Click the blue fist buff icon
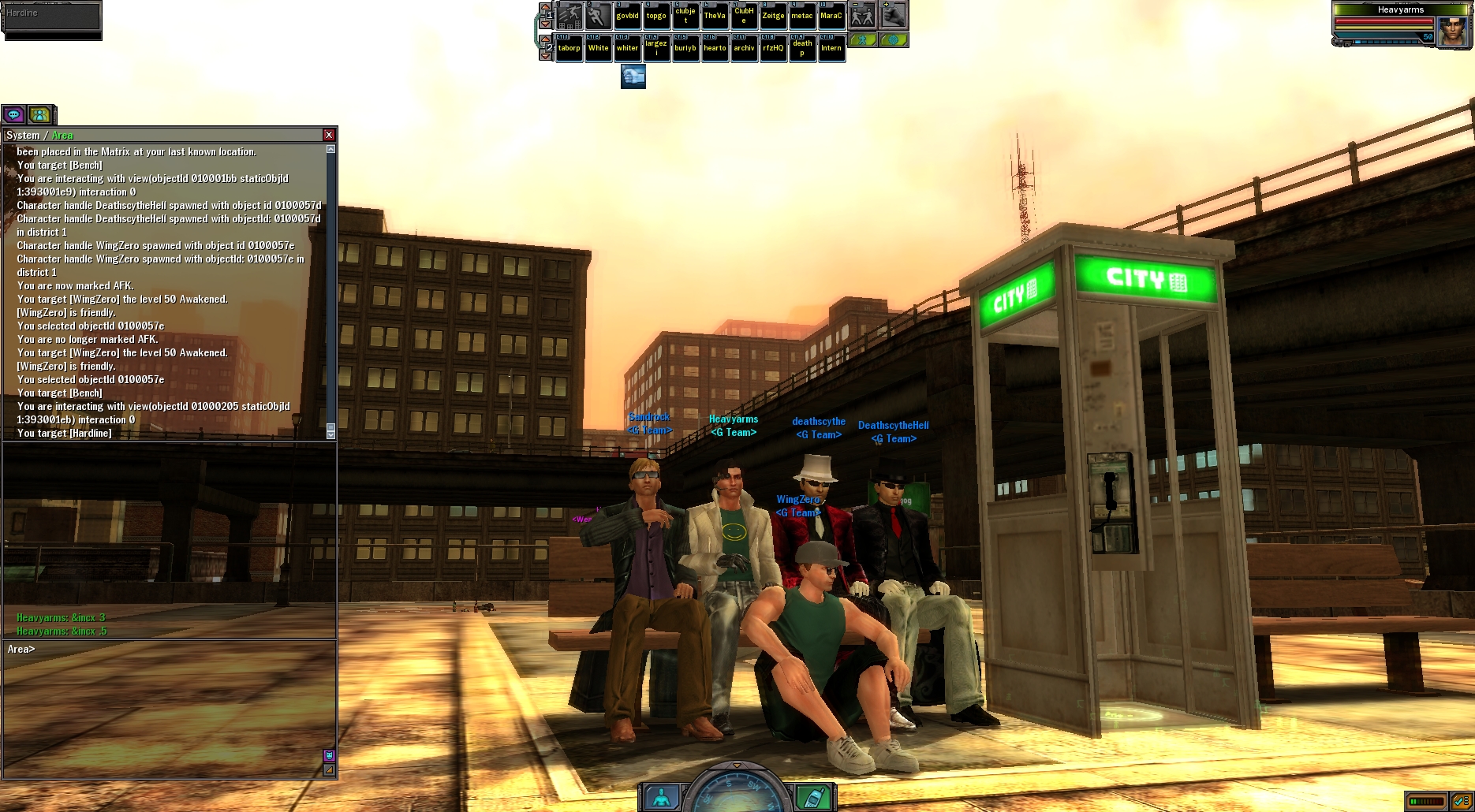 pos(633,76)
